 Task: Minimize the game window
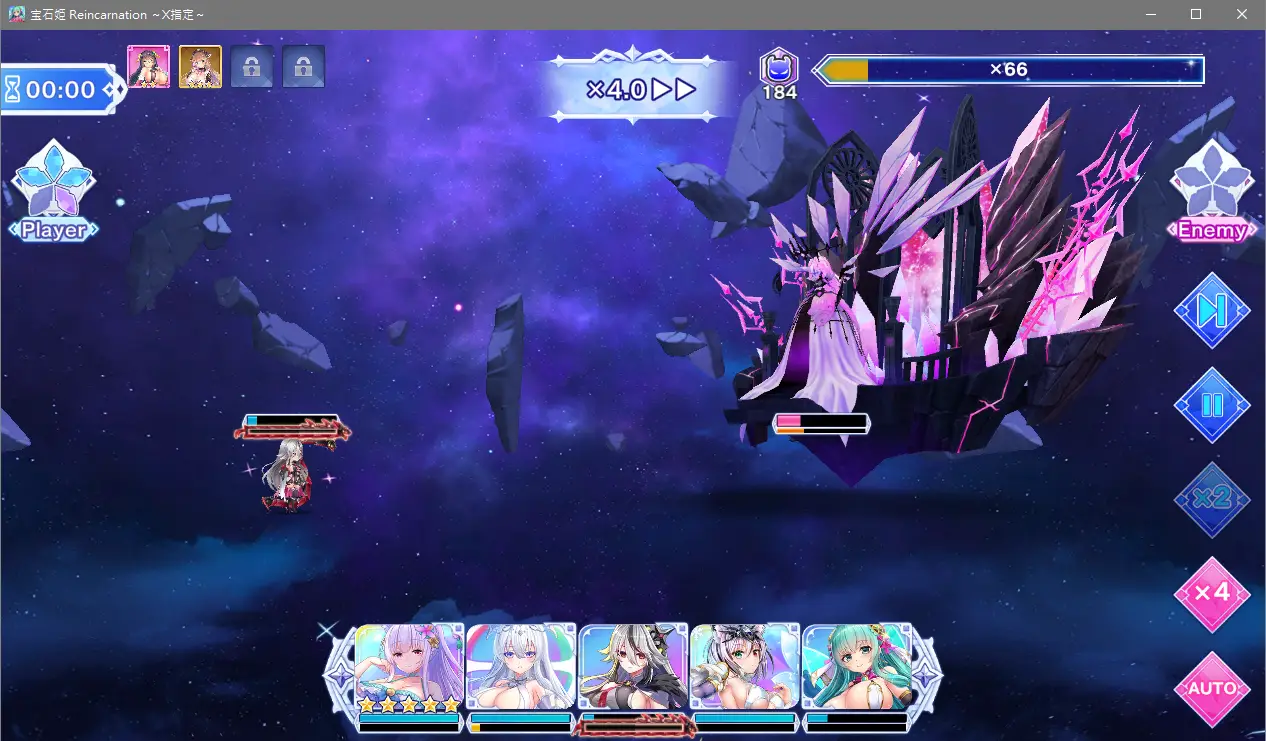click(1149, 14)
